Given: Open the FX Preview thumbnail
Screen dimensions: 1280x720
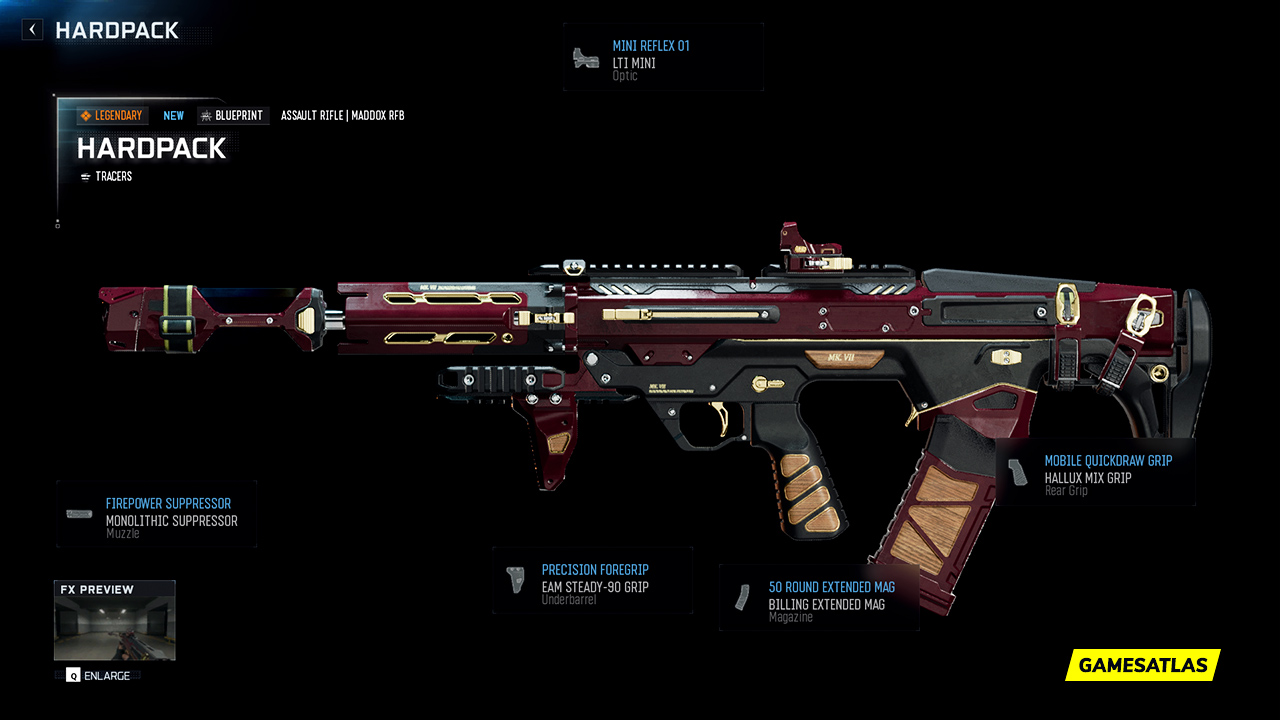Looking at the screenshot, I should click(114, 620).
